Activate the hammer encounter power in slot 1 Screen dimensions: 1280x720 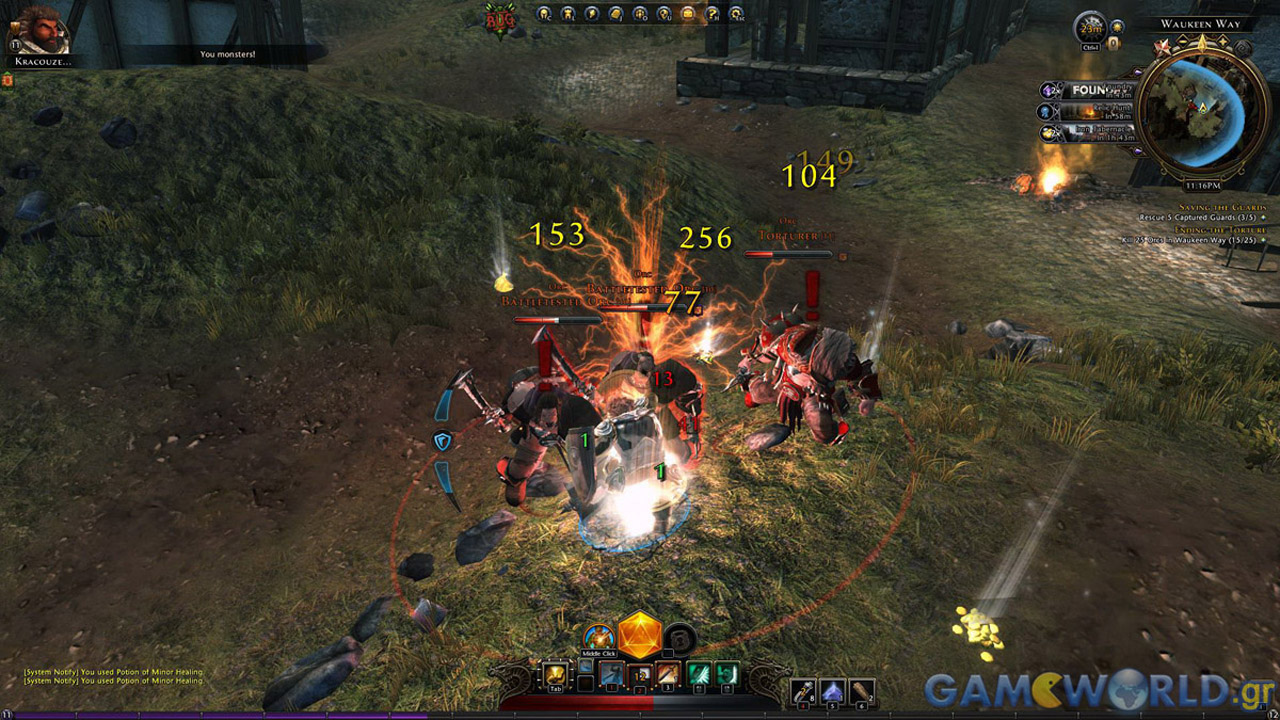612,675
